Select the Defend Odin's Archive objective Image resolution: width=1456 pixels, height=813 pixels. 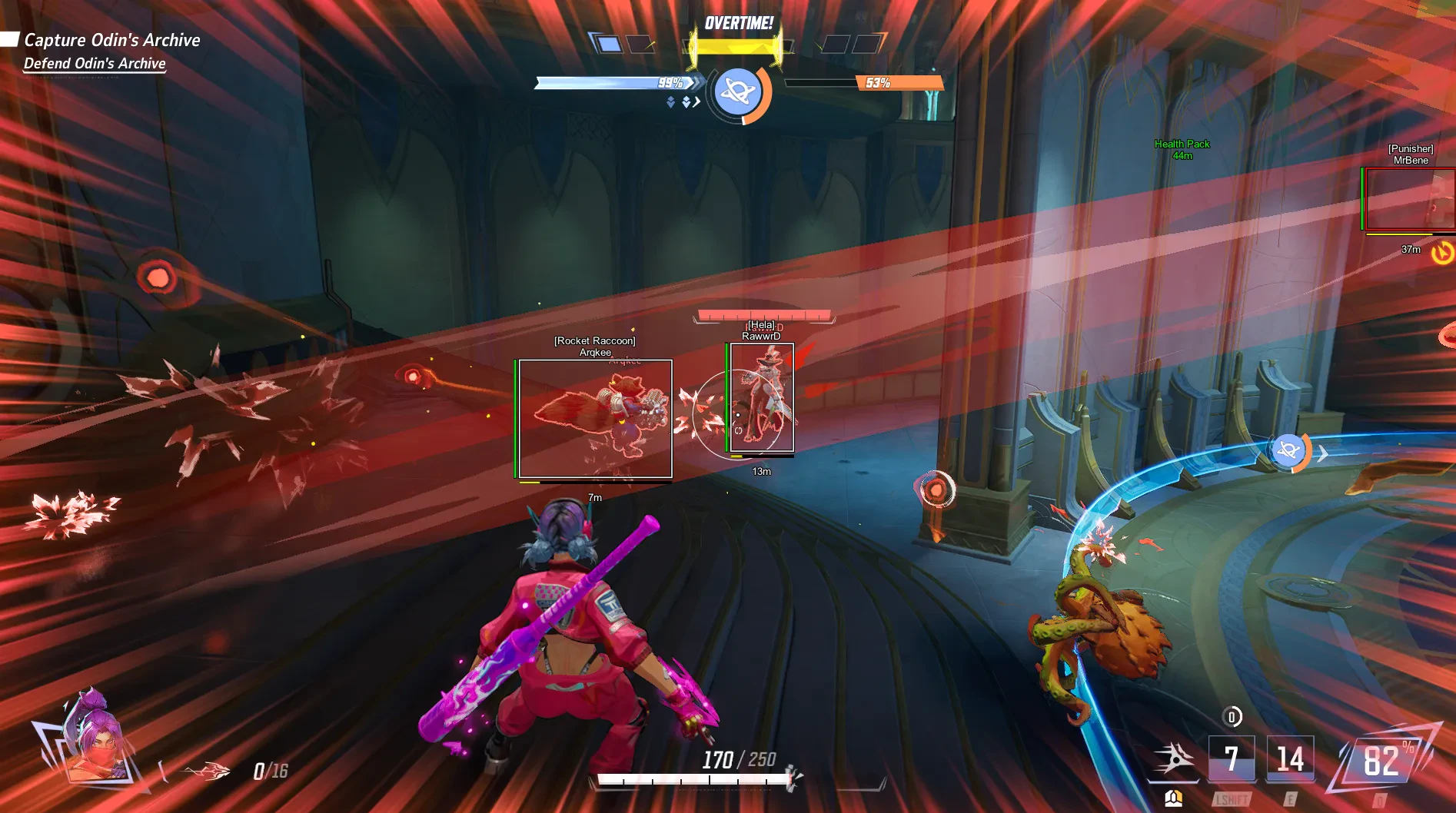point(95,64)
